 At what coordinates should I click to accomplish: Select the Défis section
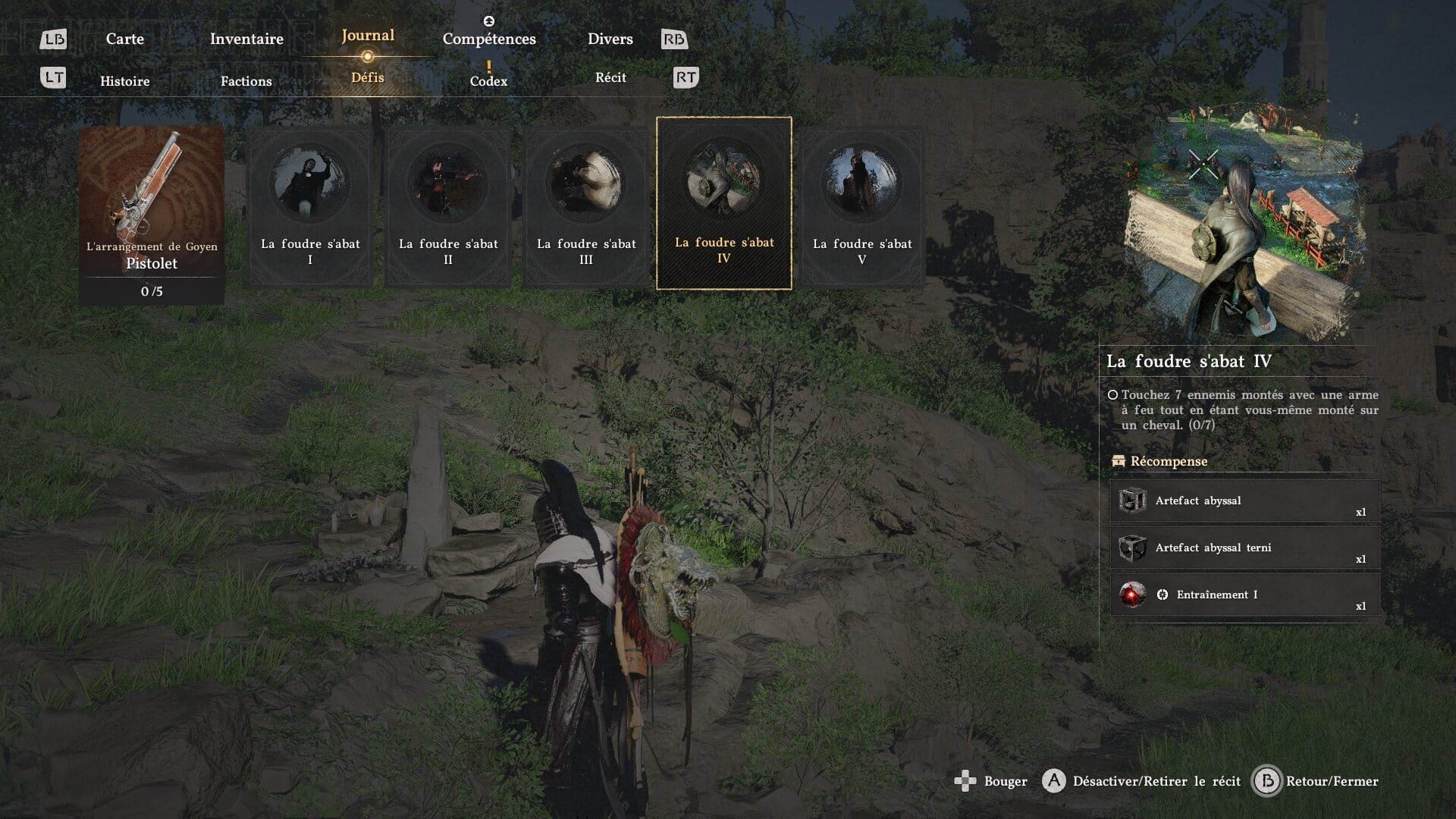368,77
